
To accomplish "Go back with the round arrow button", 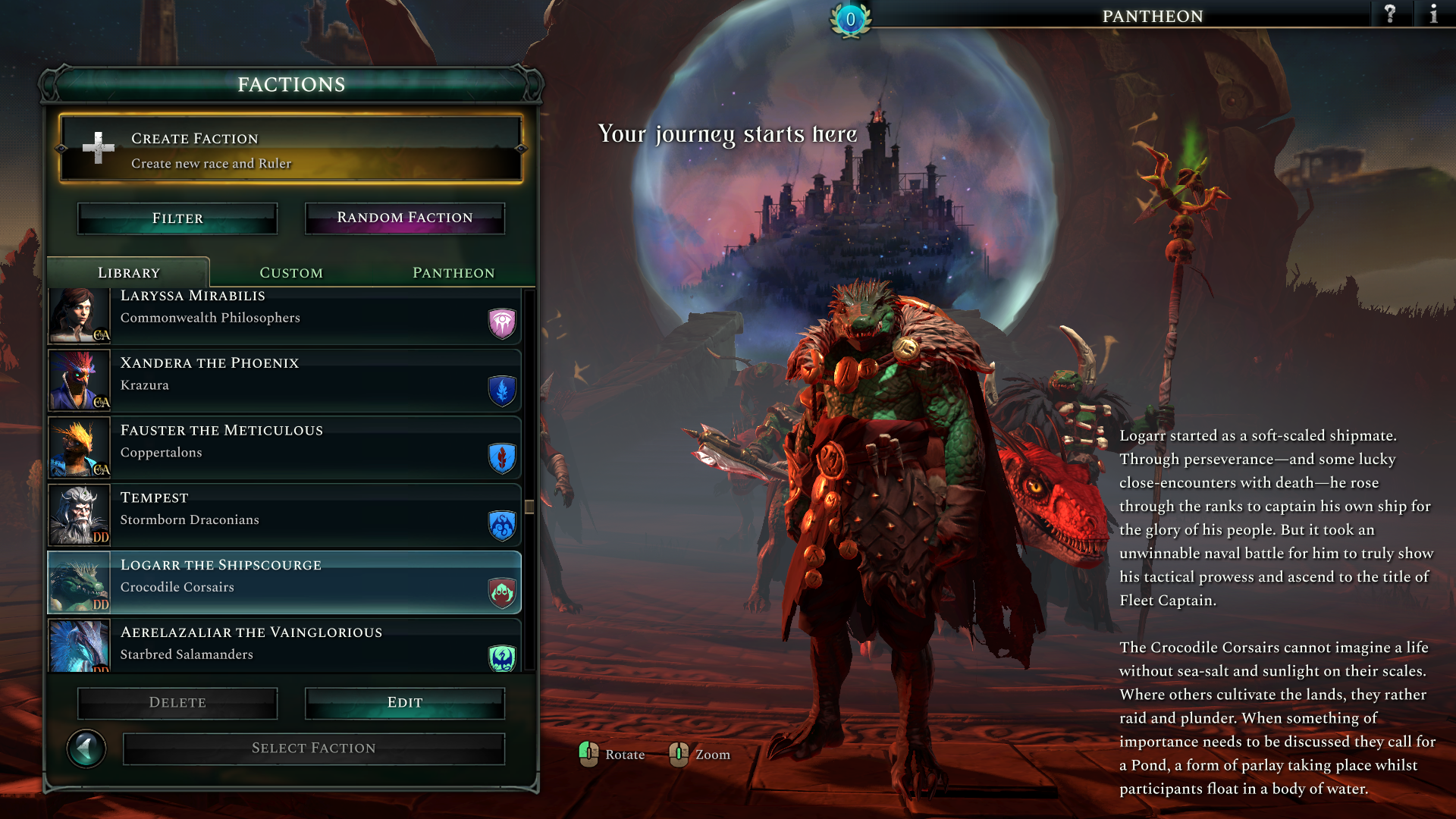I will pyautogui.click(x=86, y=749).
